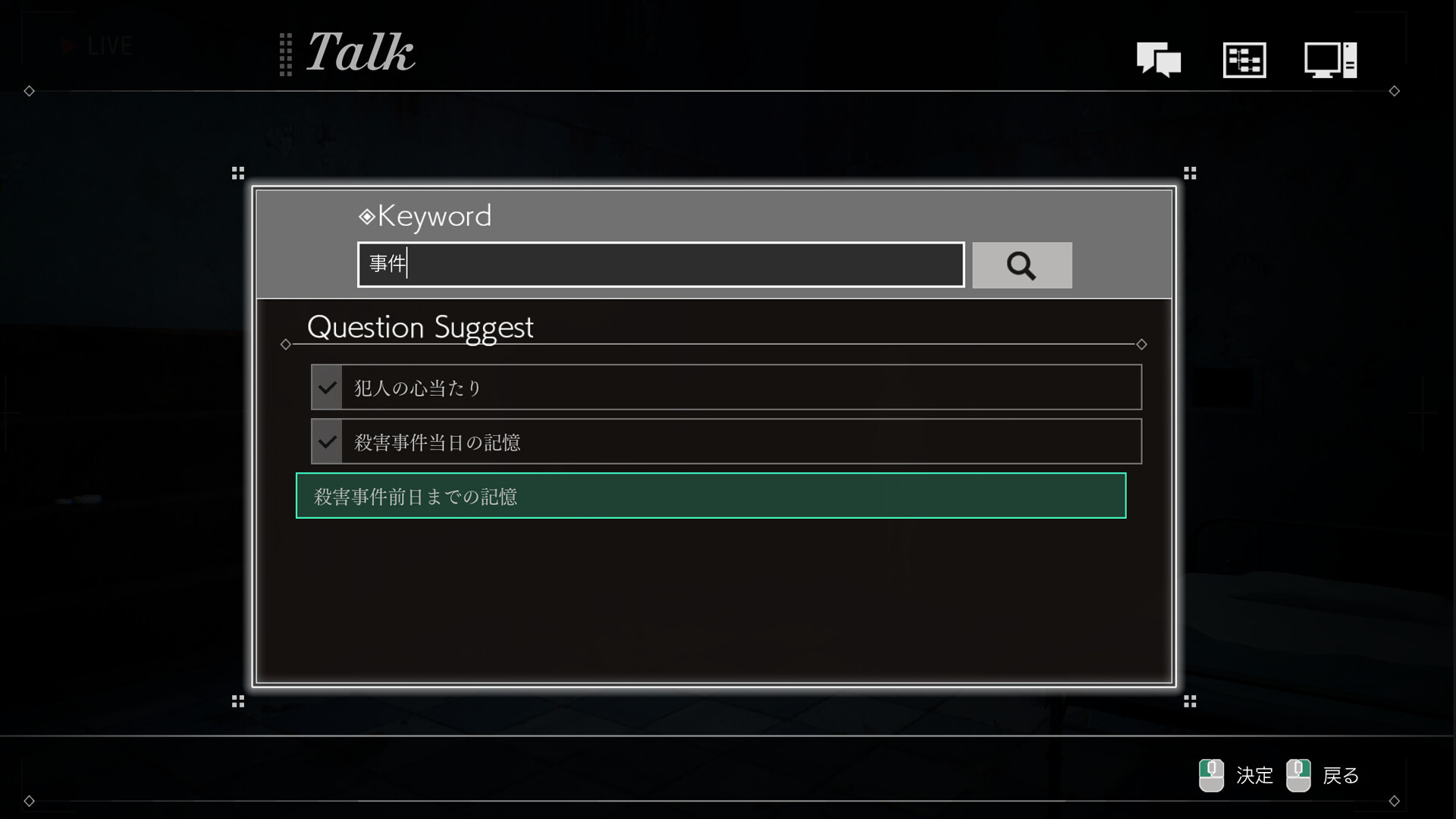Select question 犯人の心当たり
This screenshot has width=1456, height=819.
(x=725, y=387)
